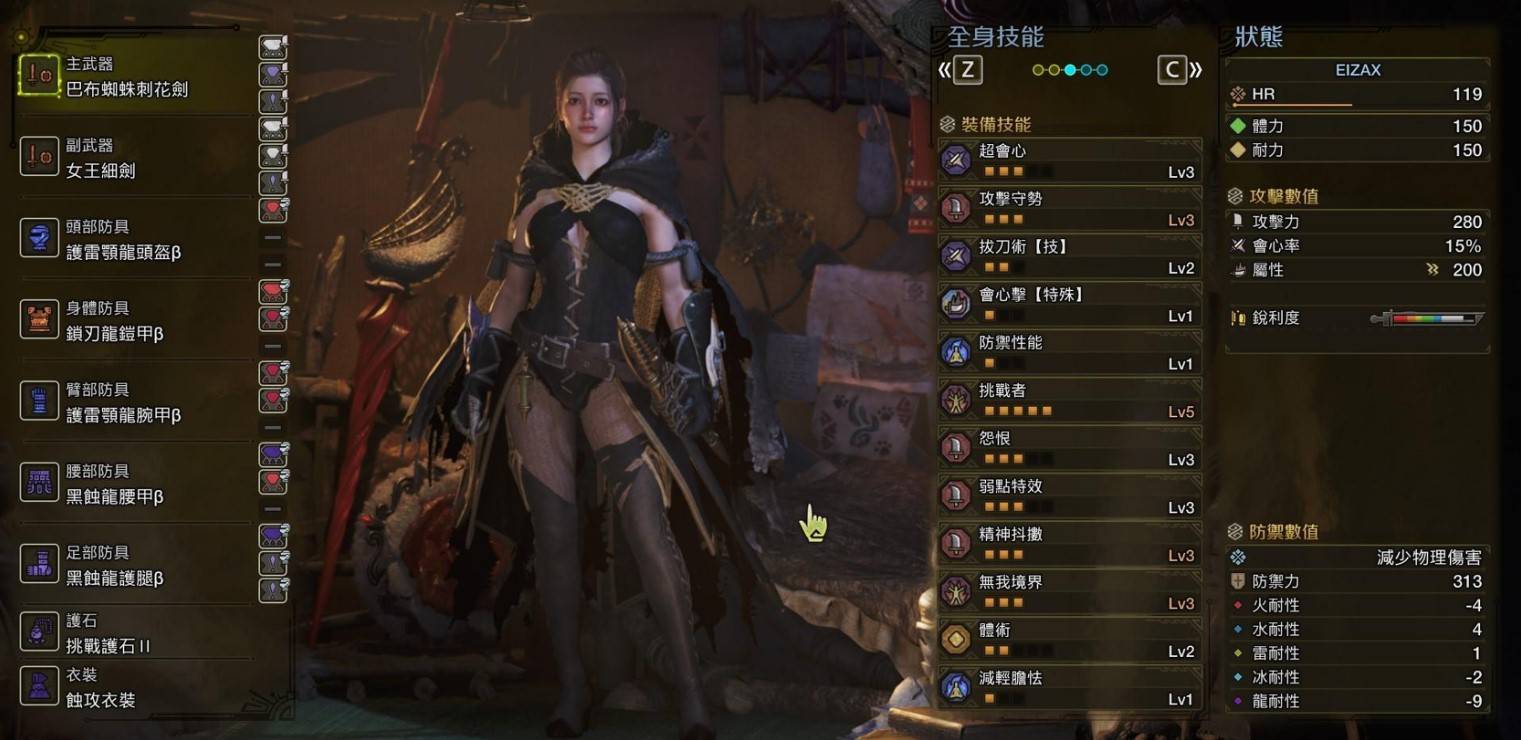Select the 攻擊守勢 skill row

pyautogui.click(x=1069, y=209)
